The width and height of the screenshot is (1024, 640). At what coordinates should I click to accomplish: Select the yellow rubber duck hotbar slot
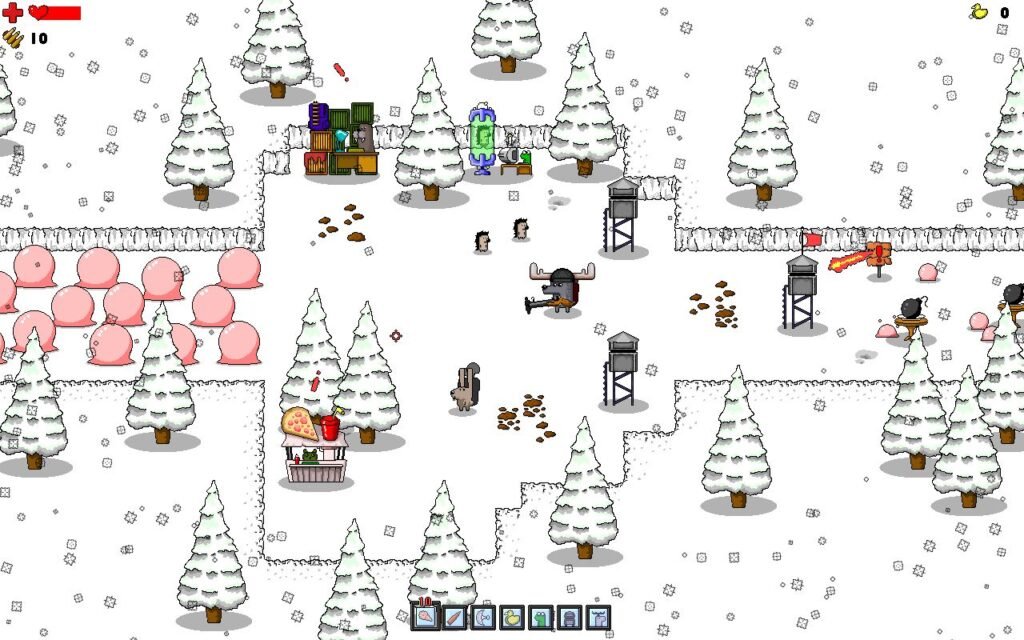coord(512,617)
